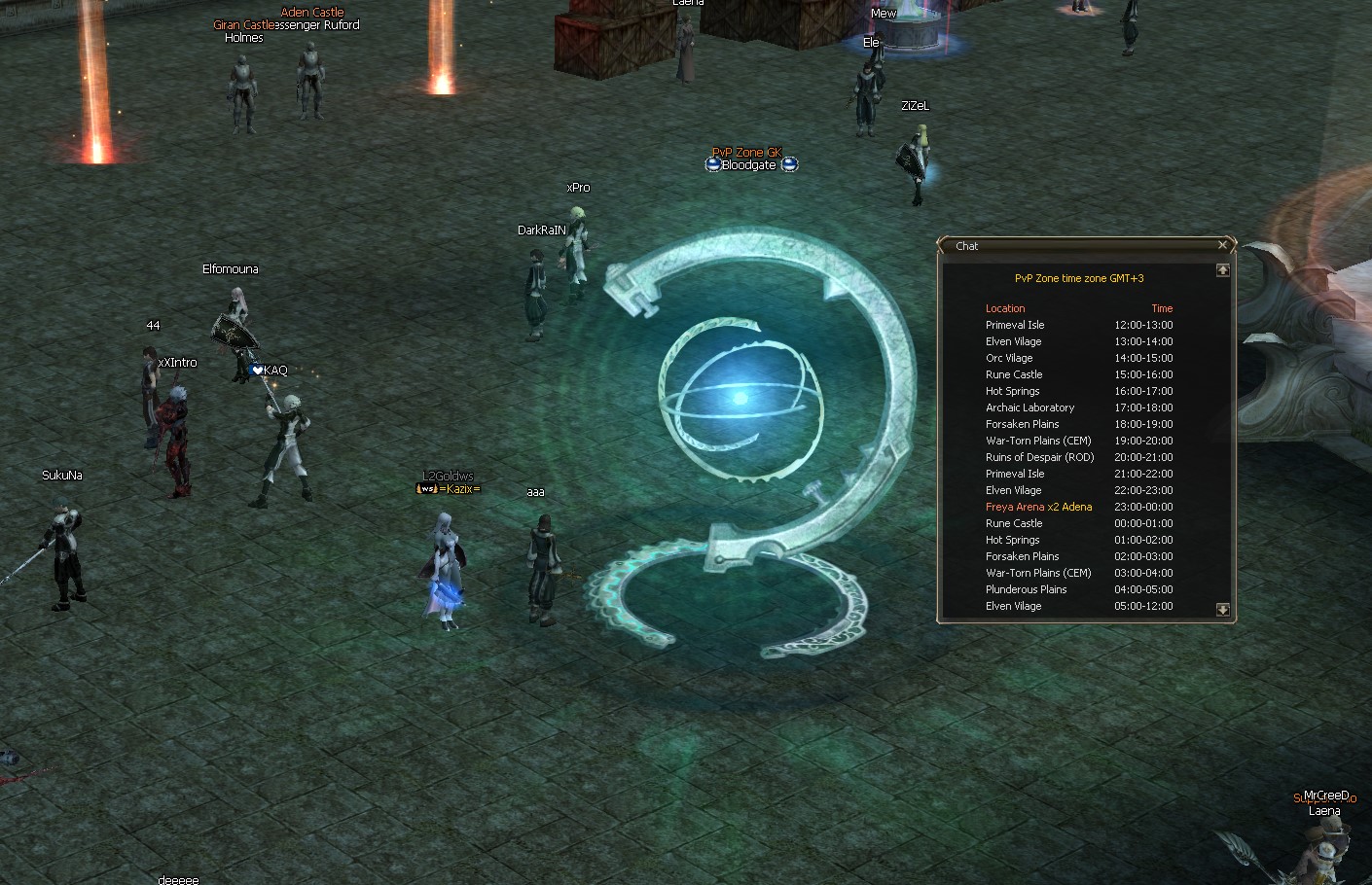
Task: Select the Freya Arena x2 Adena row
Action: (x=1038, y=507)
